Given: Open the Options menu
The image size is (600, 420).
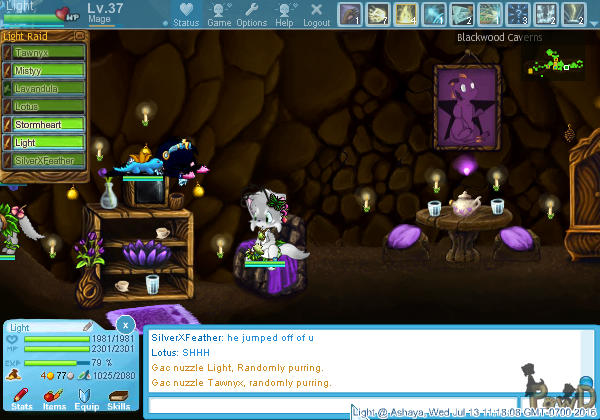Looking at the screenshot, I should pos(252,14).
